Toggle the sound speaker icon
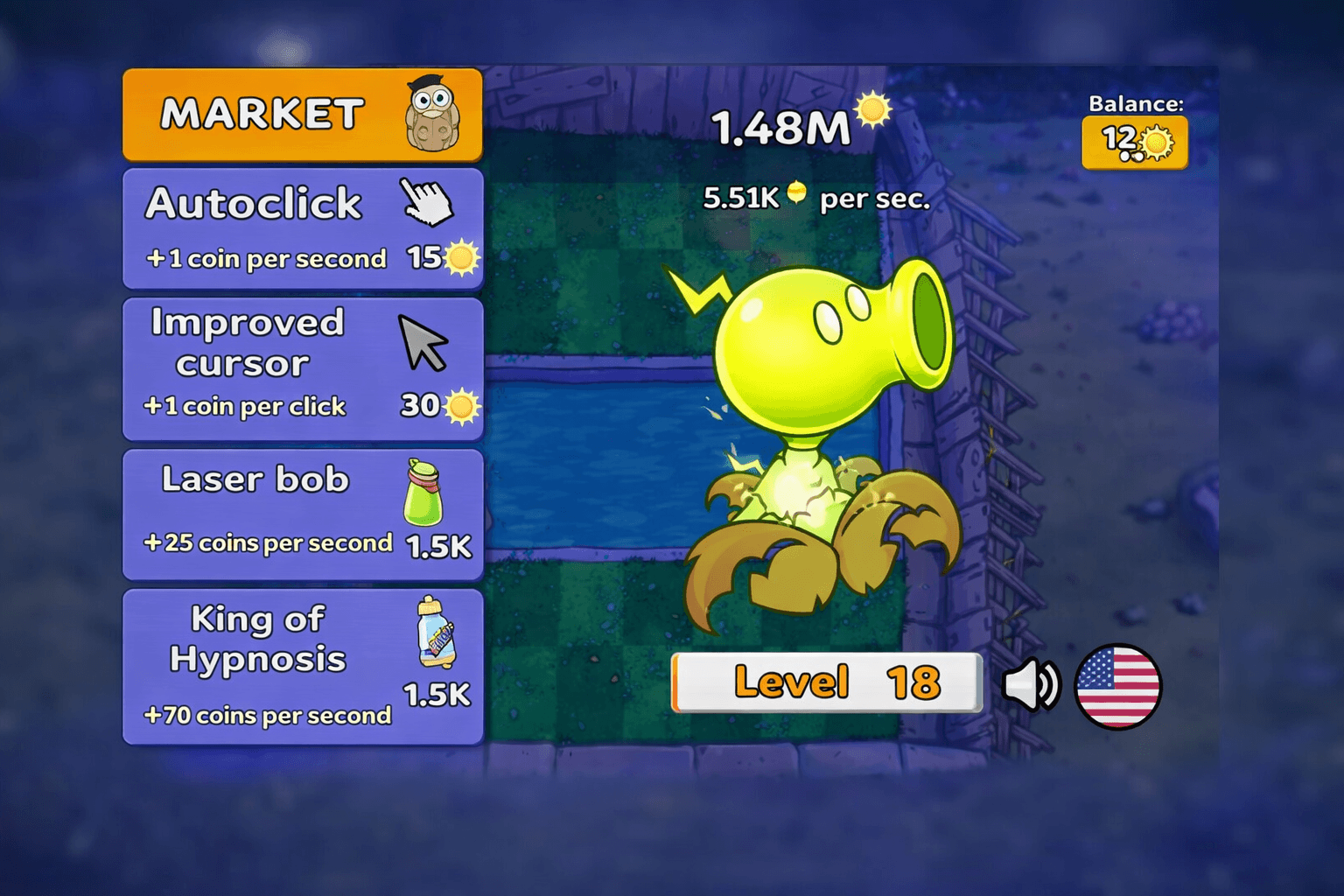1344x896 pixels. pos(1030,685)
